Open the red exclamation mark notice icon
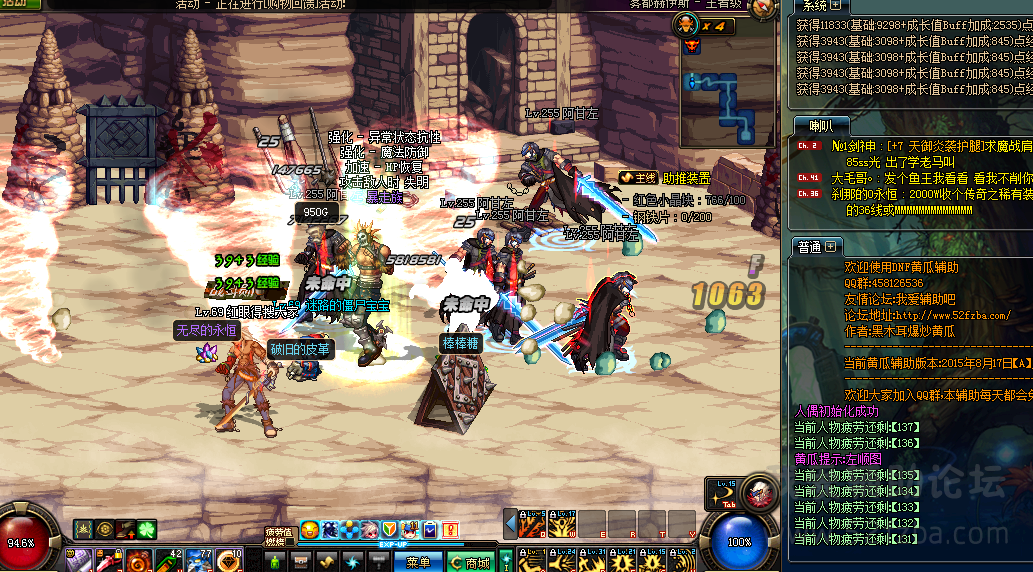1033x572 pixels. 450,528
